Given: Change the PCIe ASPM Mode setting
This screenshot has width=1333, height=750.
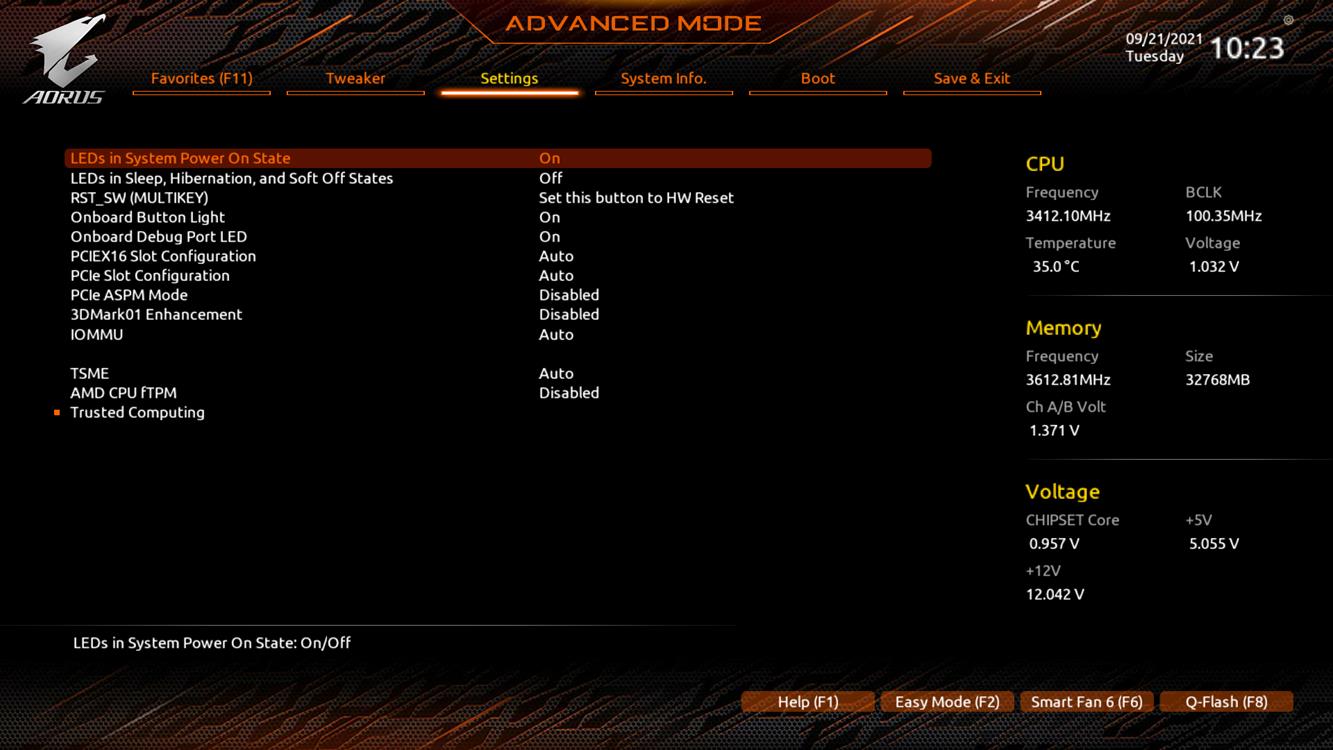Looking at the screenshot, I should [x=129, y=295].
